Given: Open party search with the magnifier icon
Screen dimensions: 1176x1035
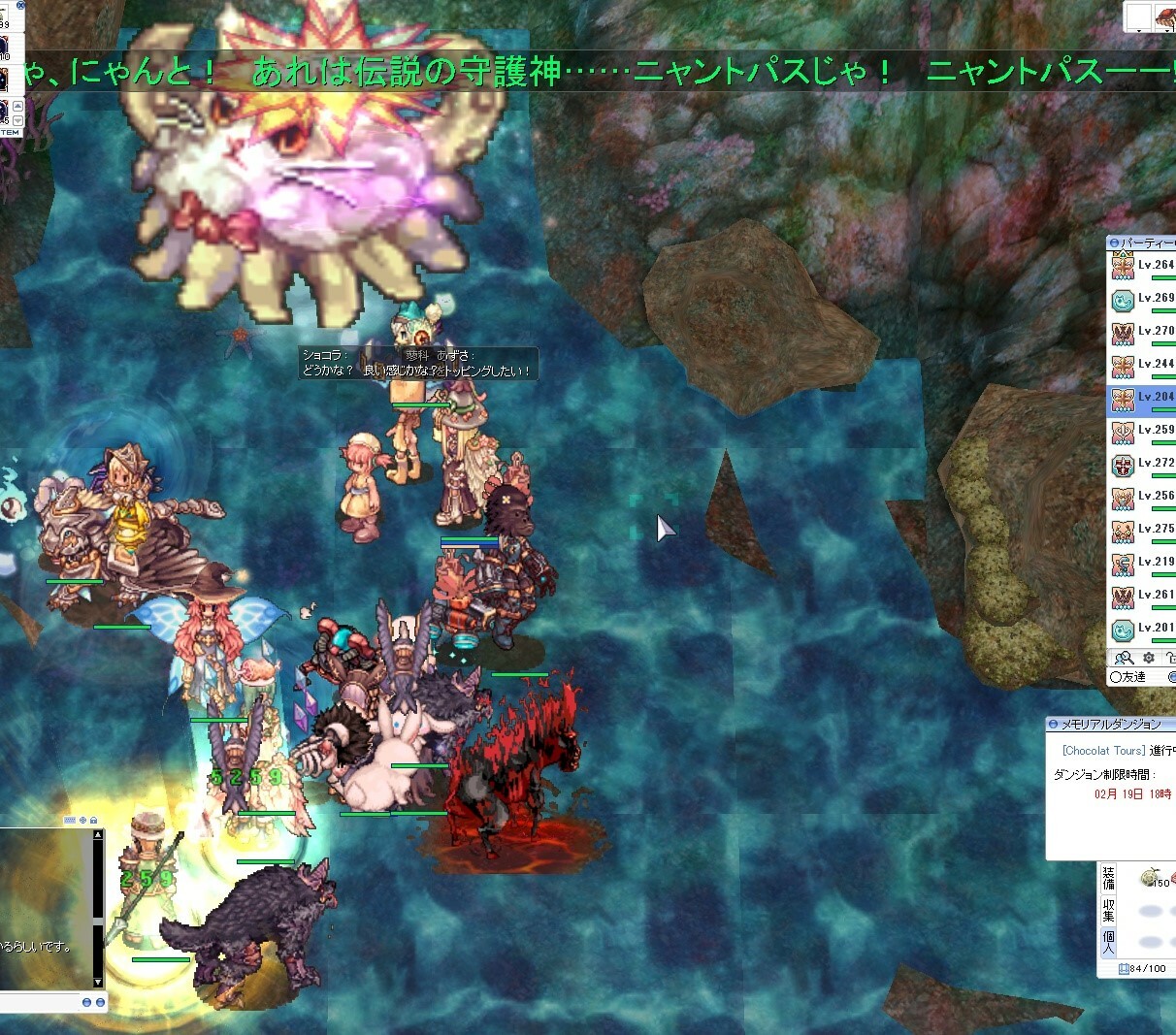Looking at the screenshot, I should pyautogui.click(x=1124, y=658).
